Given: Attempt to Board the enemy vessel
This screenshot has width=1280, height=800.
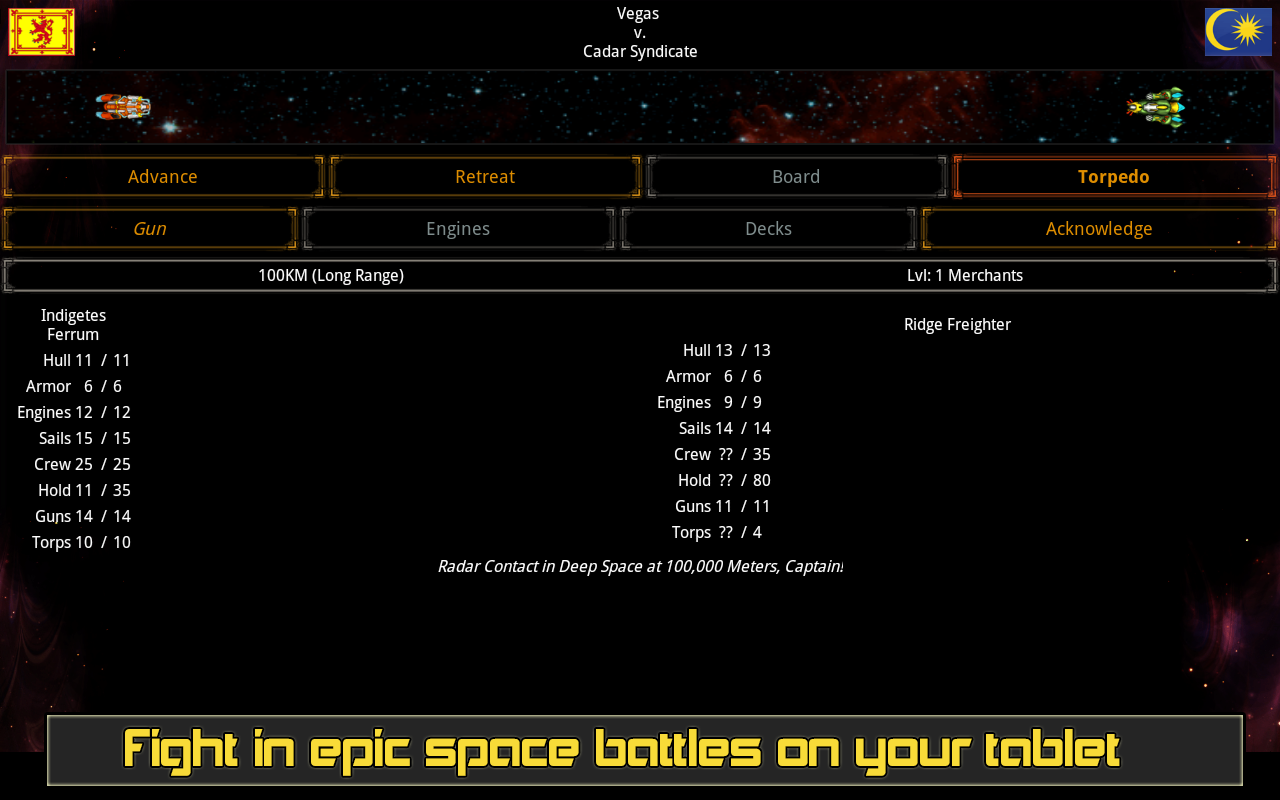Looking at the screenshot, I should tap(796, 176).
